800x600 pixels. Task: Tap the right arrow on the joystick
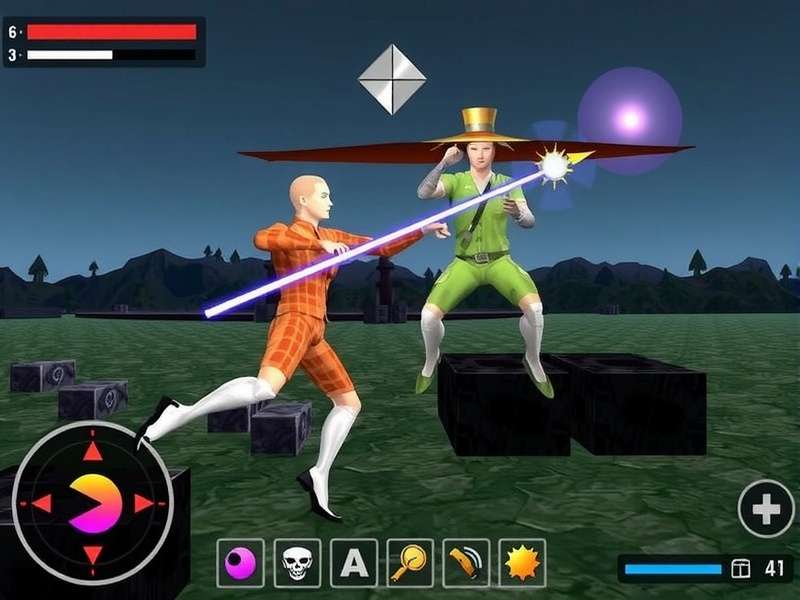145,503
